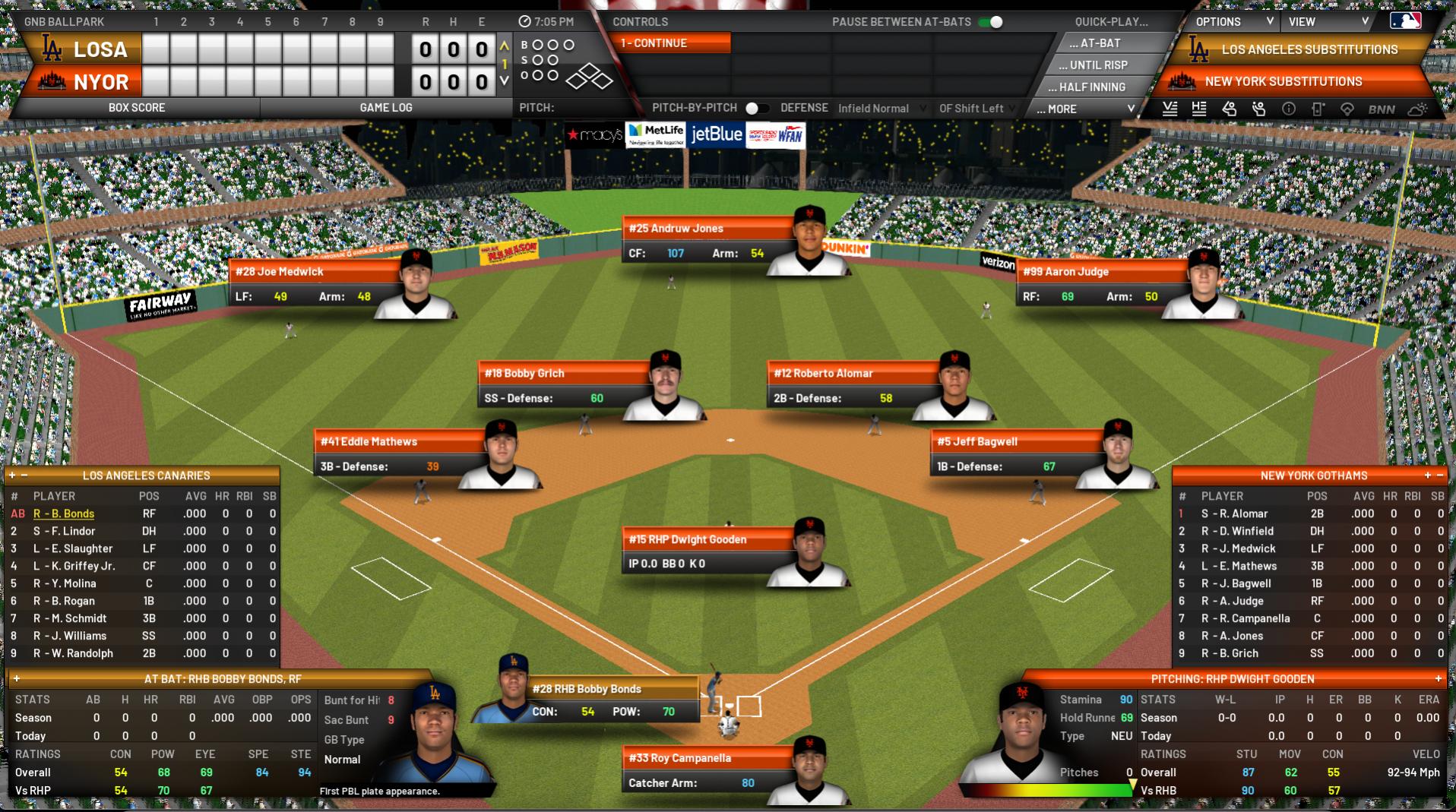Open the BNN news icon
The image size is (1456, 812).
coord(1381,109)
